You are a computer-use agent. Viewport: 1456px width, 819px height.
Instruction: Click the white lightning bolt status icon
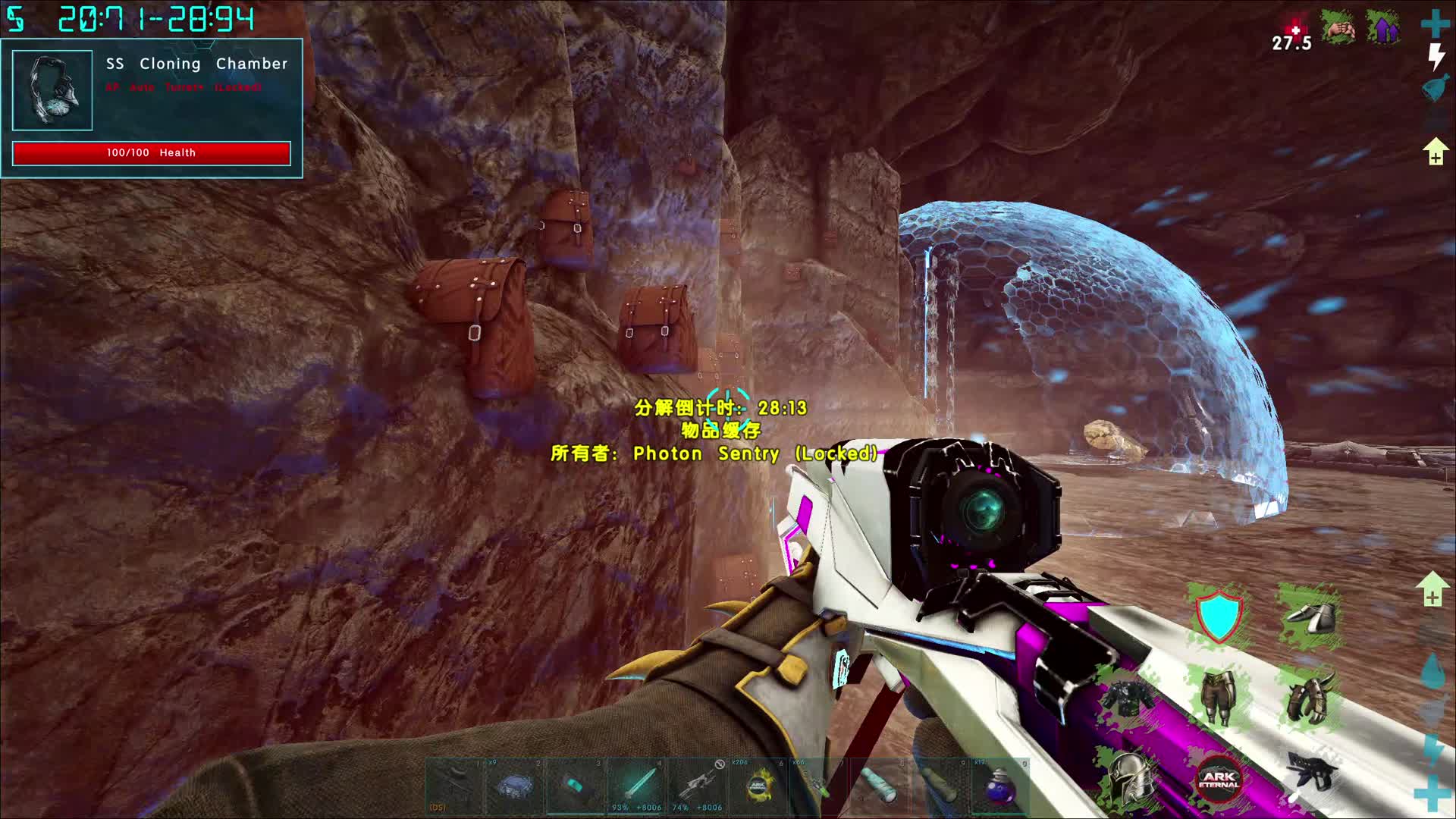coord(1436,57)
